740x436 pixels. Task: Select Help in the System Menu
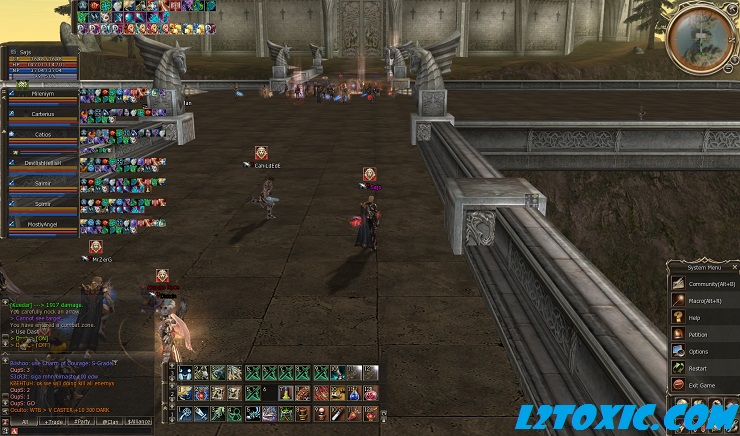(x=695, y=317)
